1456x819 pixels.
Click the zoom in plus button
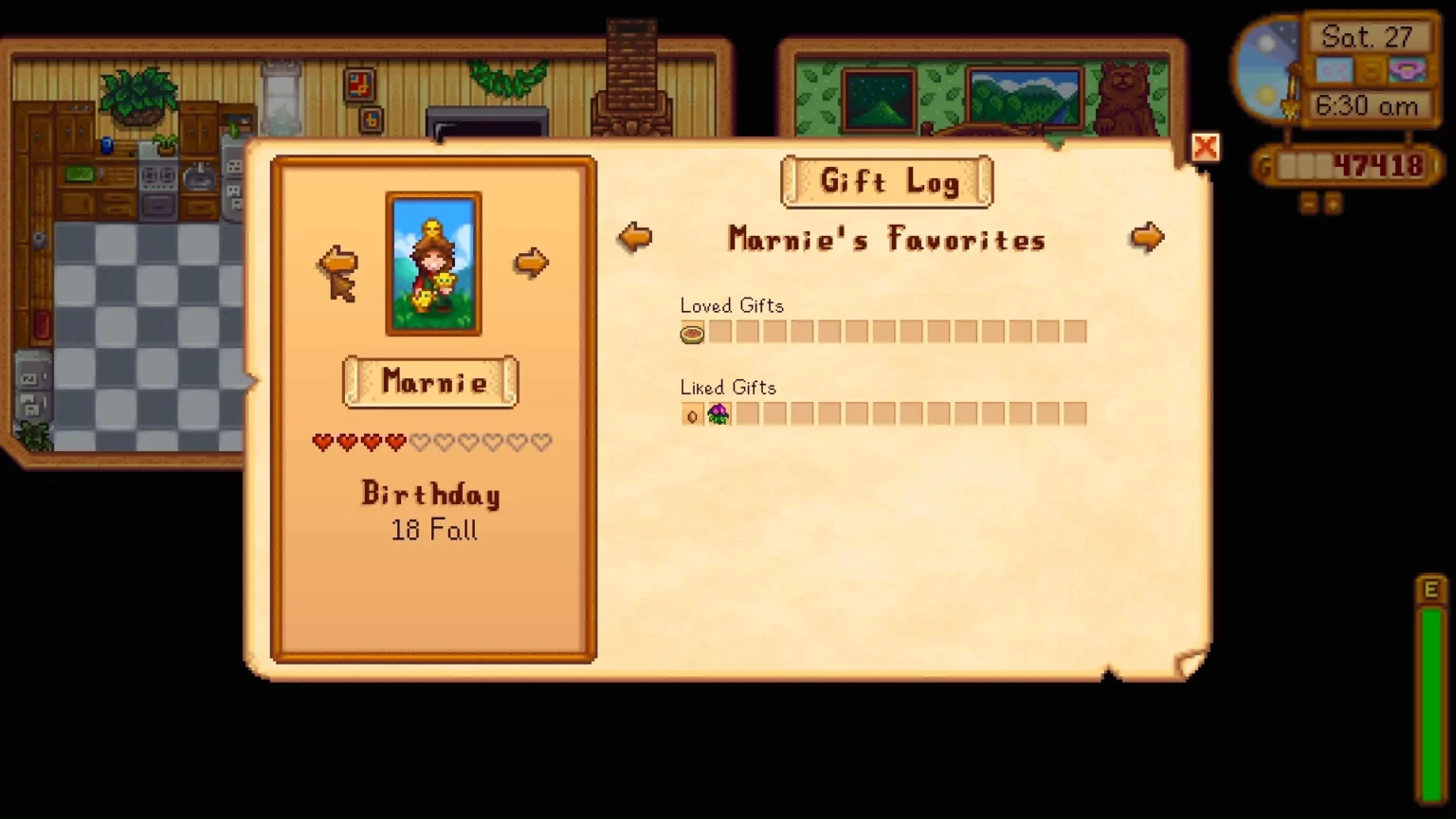coord(1333,203)
